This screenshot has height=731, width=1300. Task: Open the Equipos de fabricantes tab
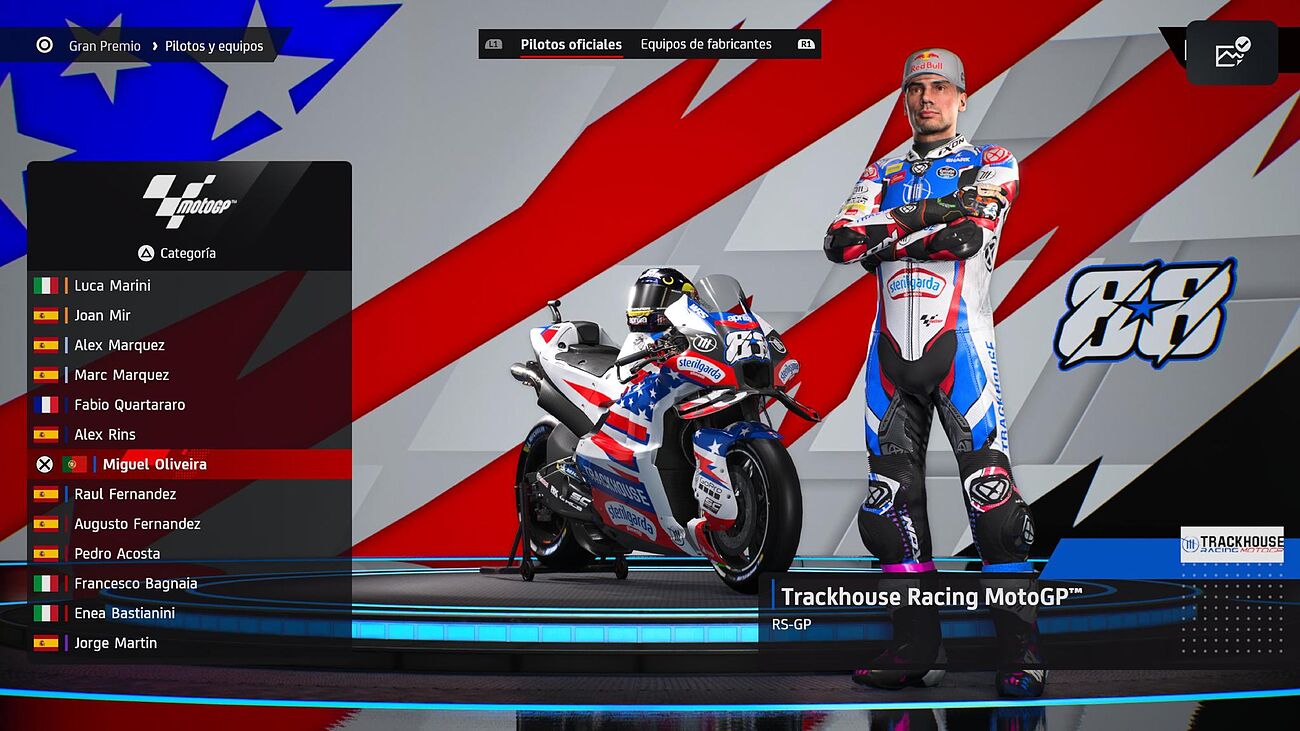[706, 45]
